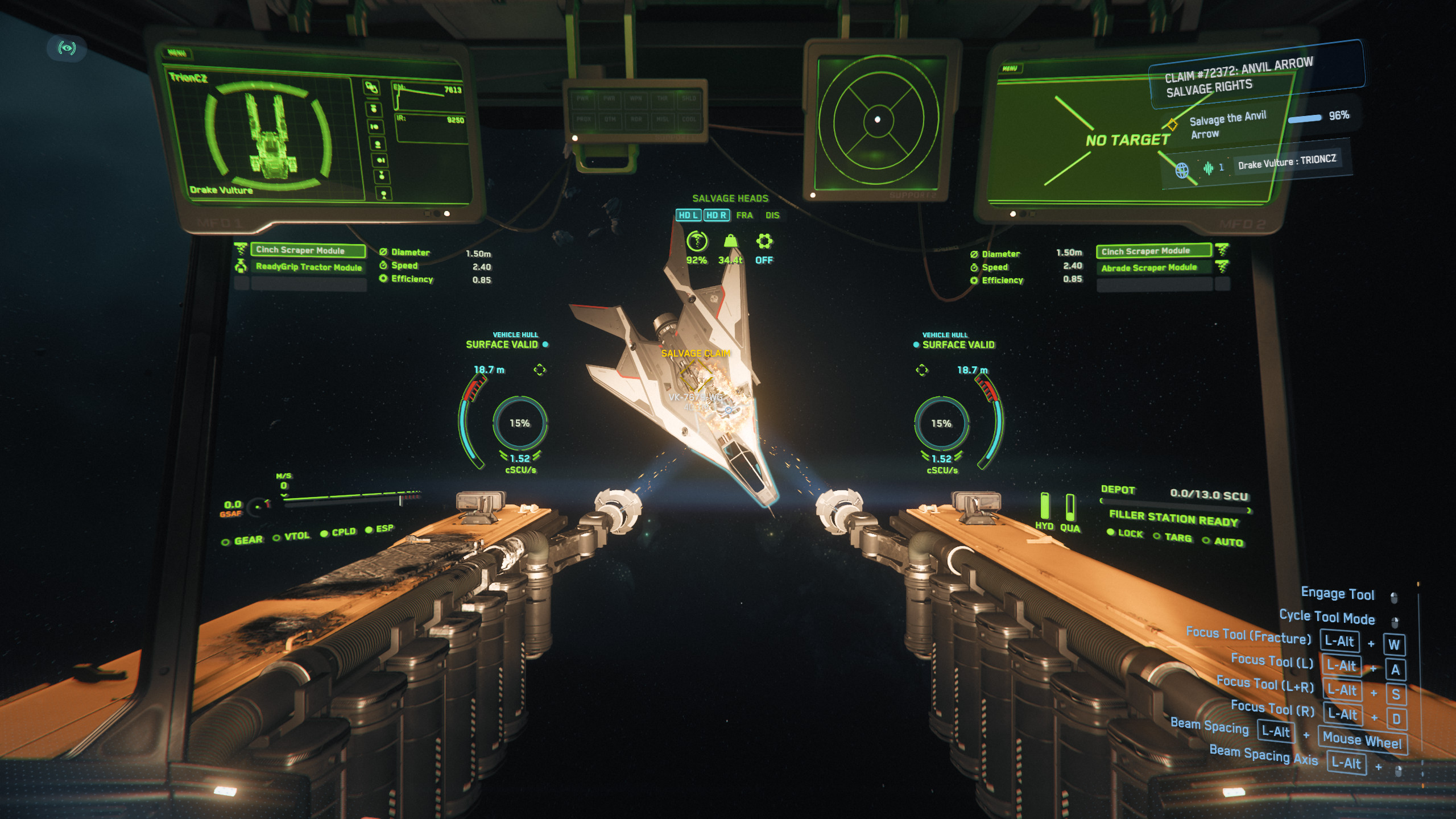Choose the left Cinch Scraper Module
The image size is (1456, 819).
click(x=308, y=250)
